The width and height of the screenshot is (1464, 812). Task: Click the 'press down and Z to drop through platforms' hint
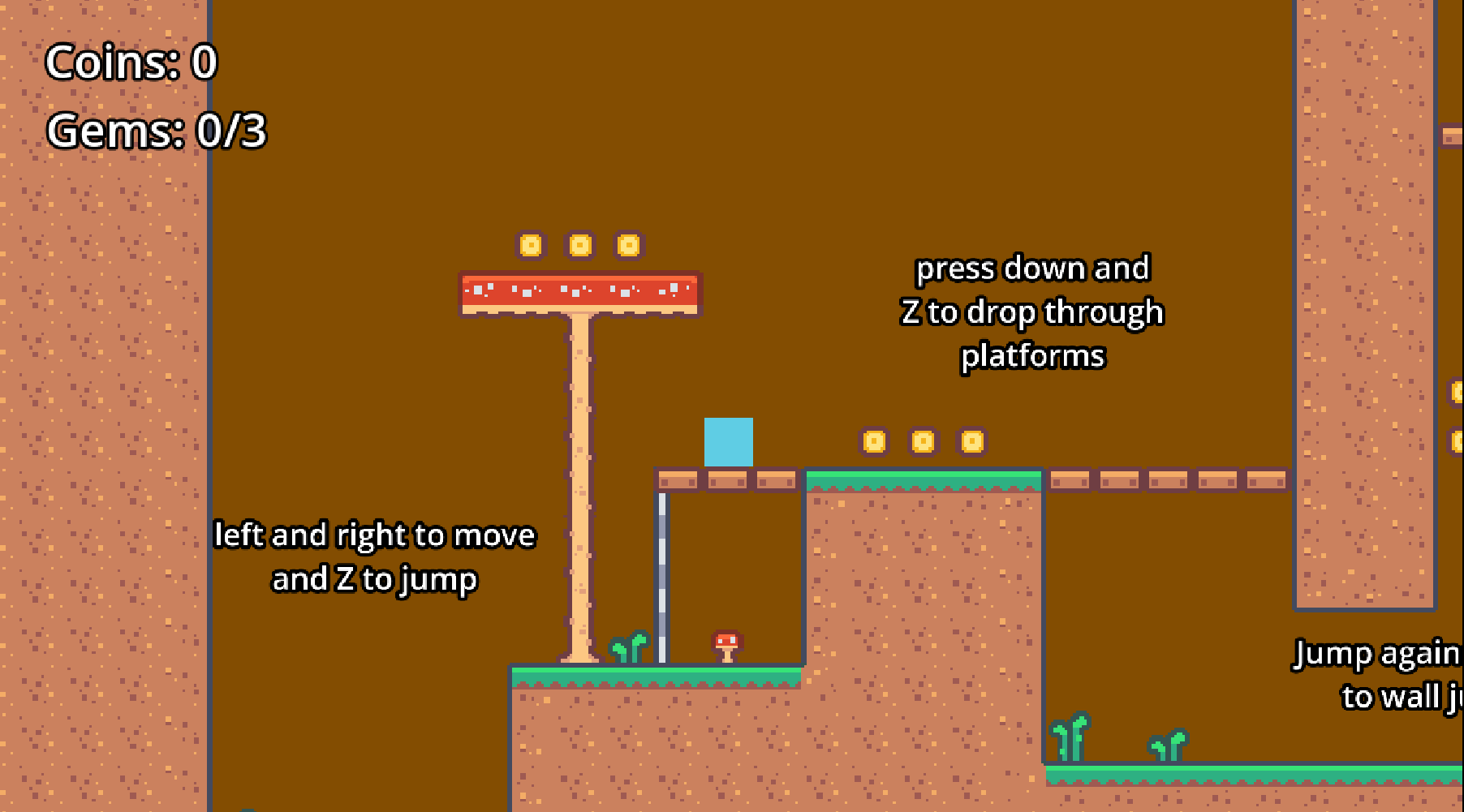tap(1033, 311)
